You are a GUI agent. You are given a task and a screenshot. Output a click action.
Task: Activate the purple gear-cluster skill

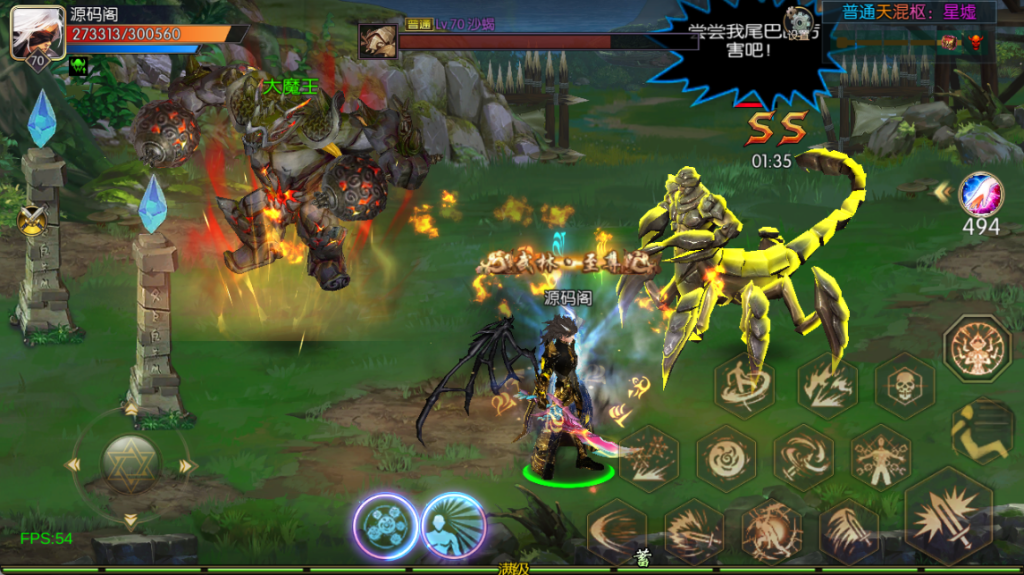(x=385, y=526)
